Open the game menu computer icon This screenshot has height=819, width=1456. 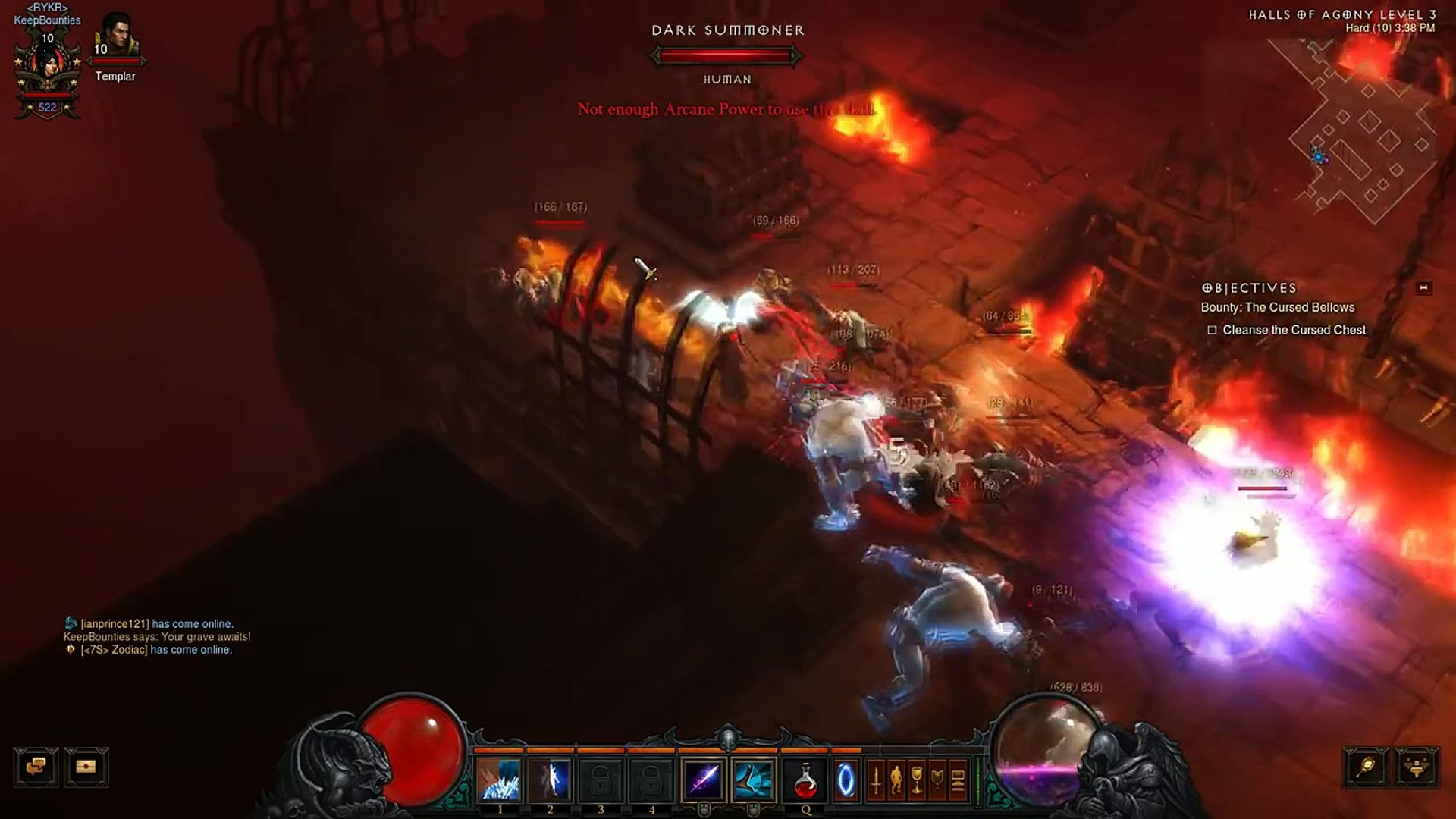click(x=958, y=781)
